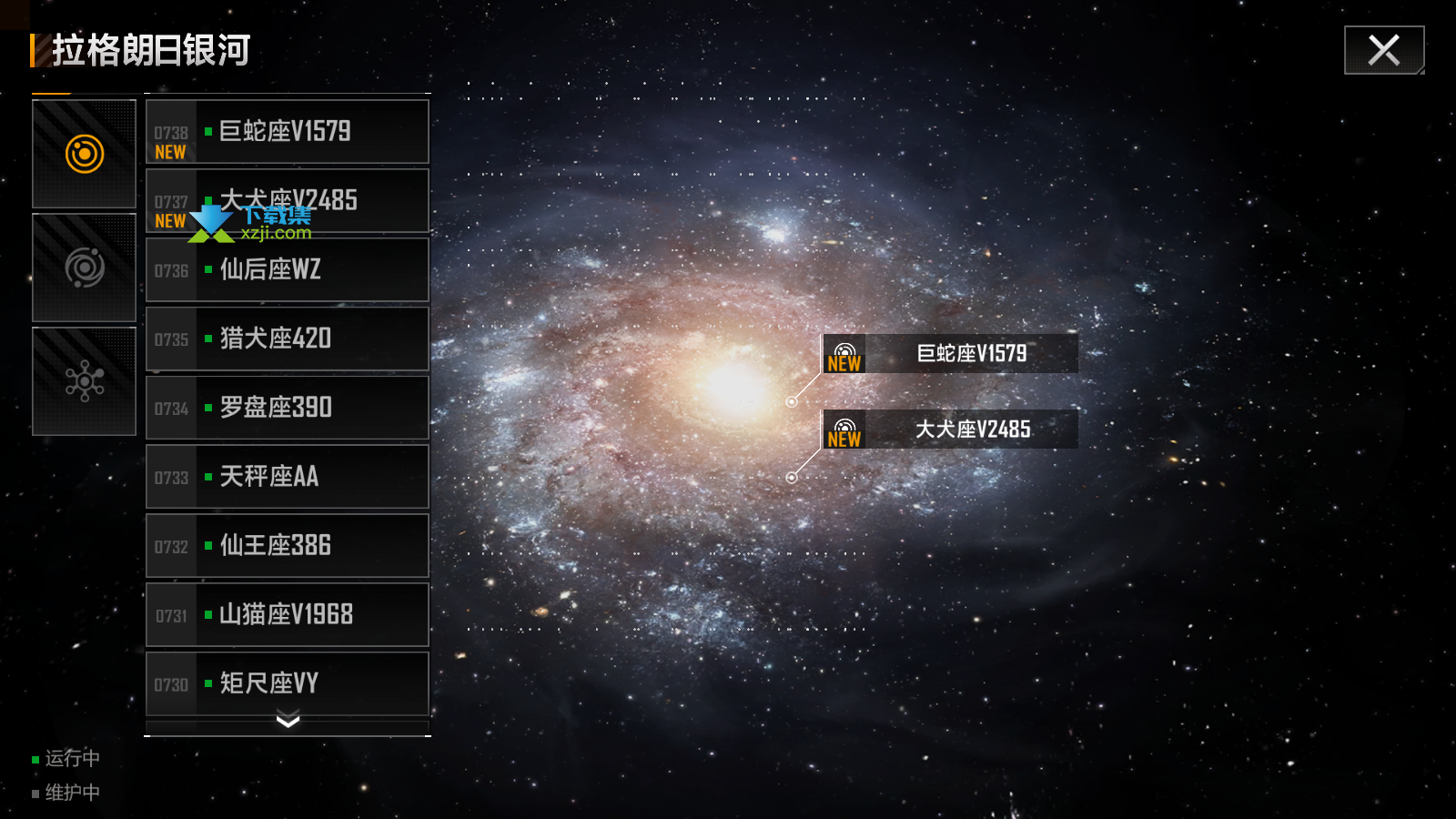Select the 罗盘座390 server
The width and height of the screenshot is (1456, 819).
(287, 408)
